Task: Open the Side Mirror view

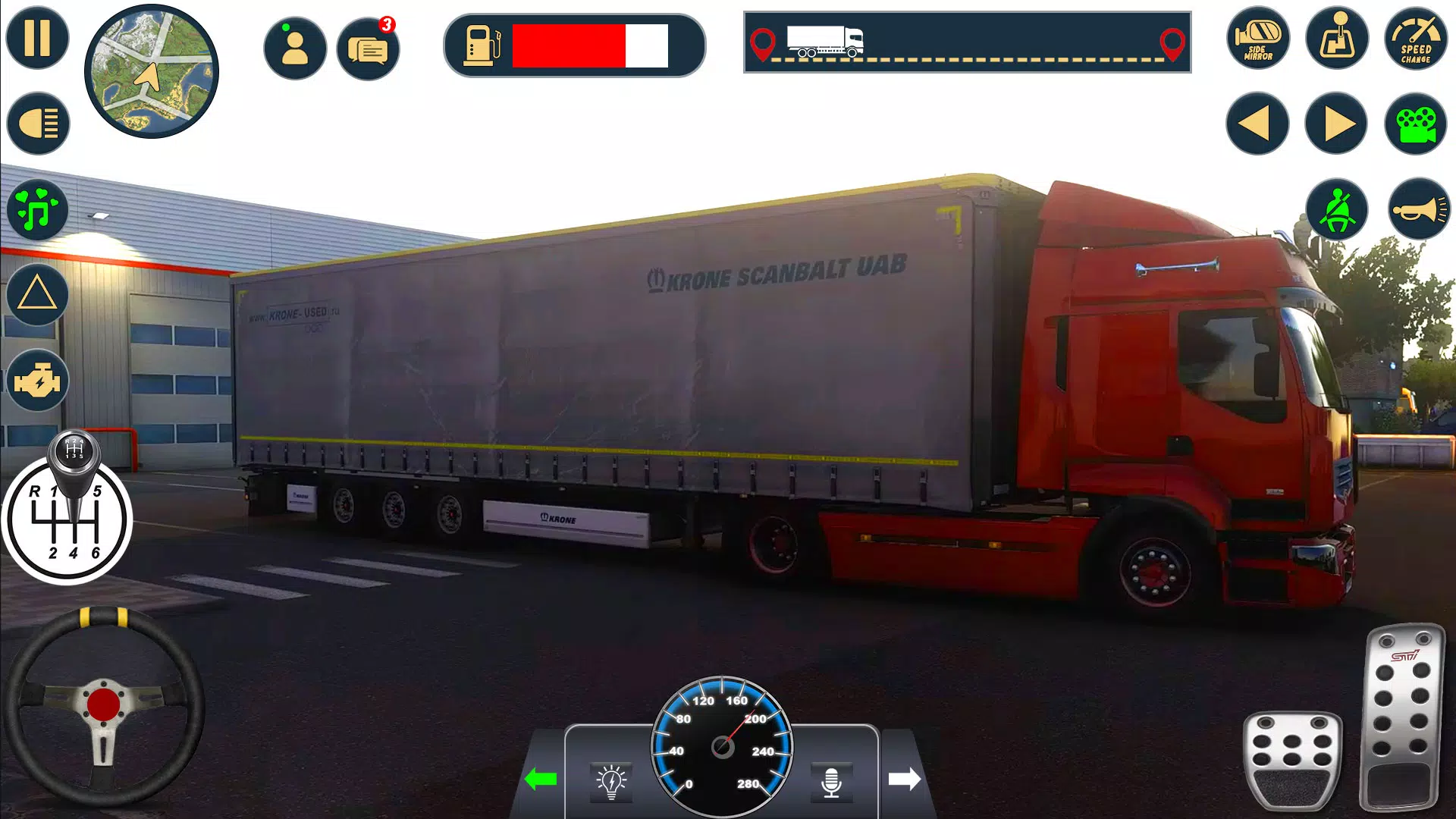Action: 1258,39
